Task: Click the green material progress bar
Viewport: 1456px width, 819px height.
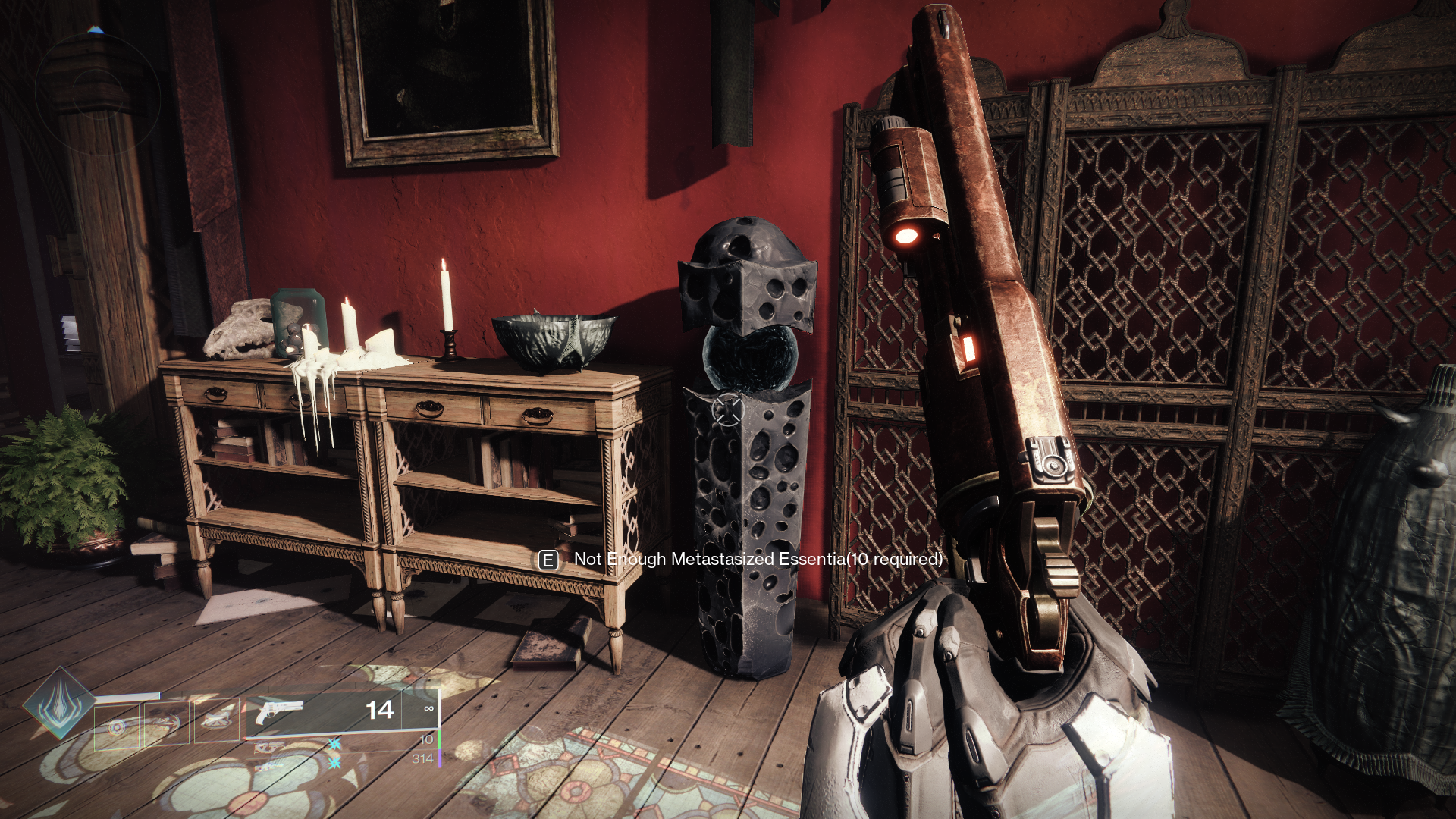Action: [440, 739]
